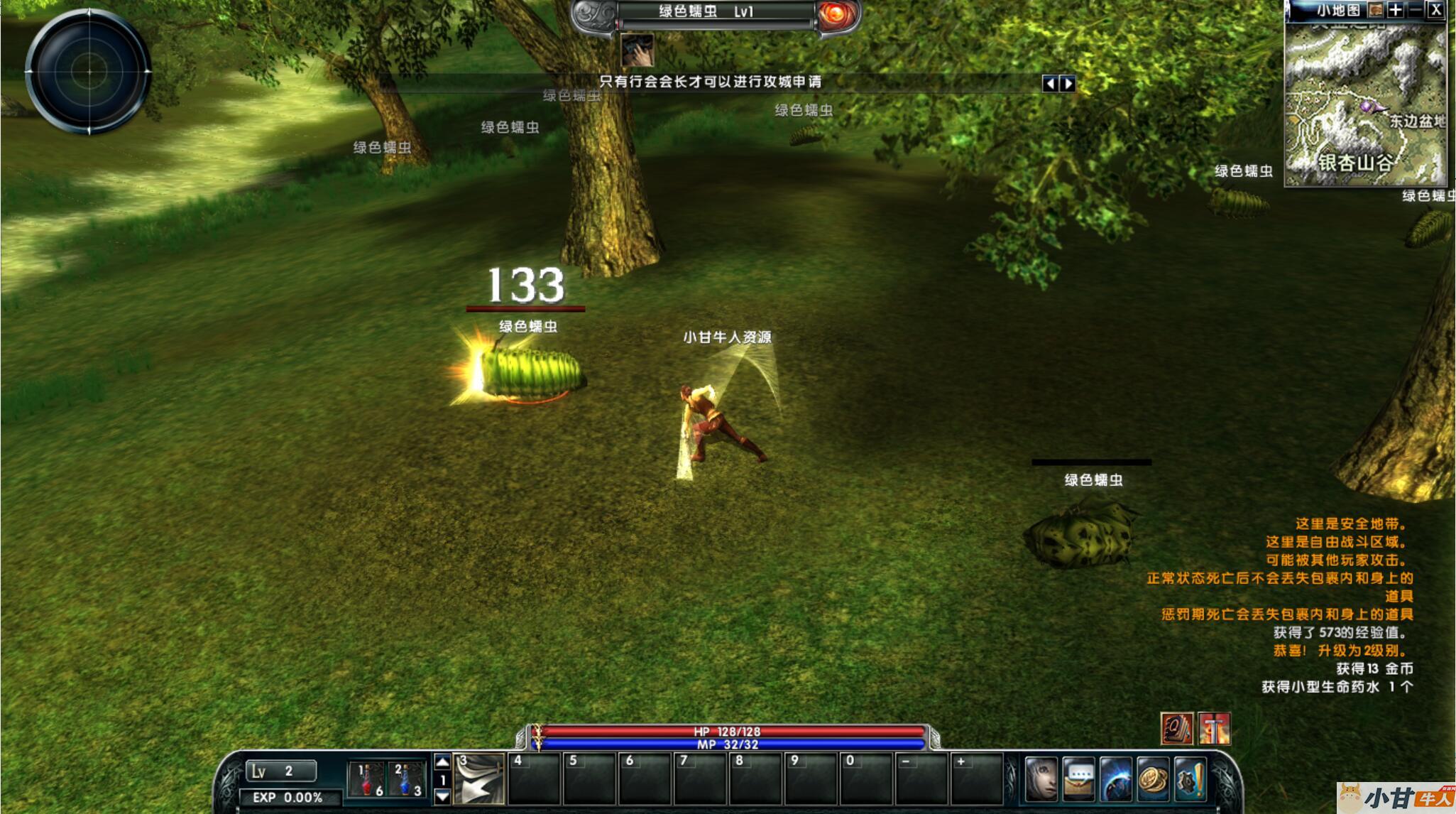Click the hotbar page down arrow
This screenshot has height=814, width=1456.
click(x=442, y=796)
